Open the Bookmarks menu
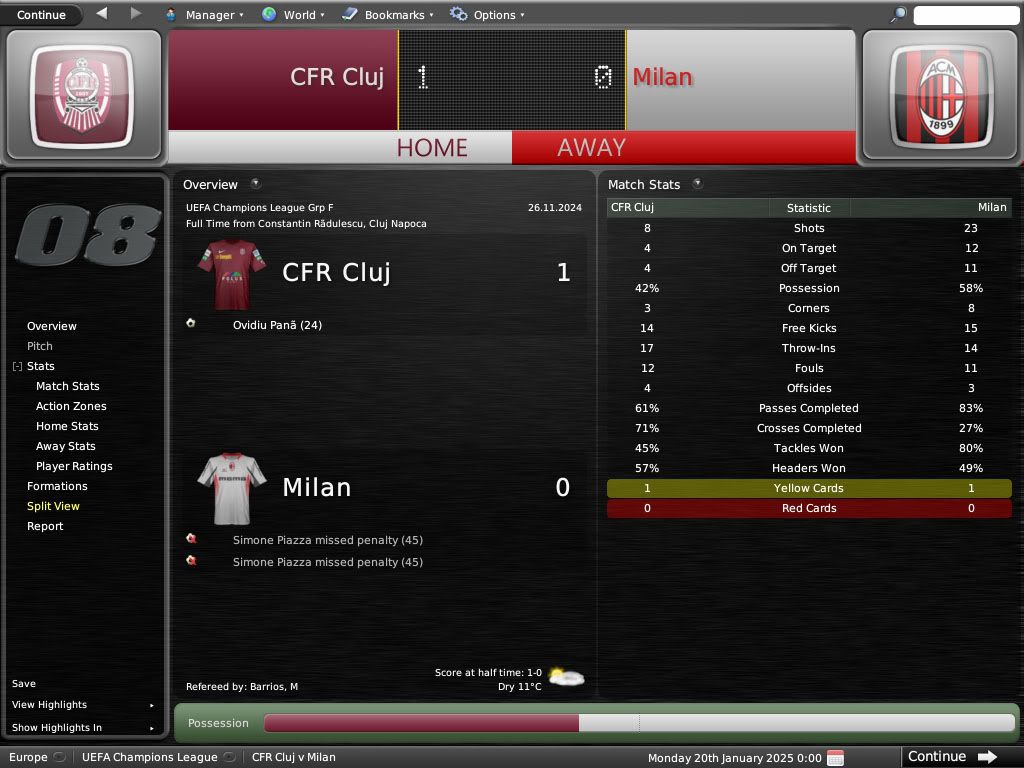This screenshot has height=768, width=1024. [388, 15]
